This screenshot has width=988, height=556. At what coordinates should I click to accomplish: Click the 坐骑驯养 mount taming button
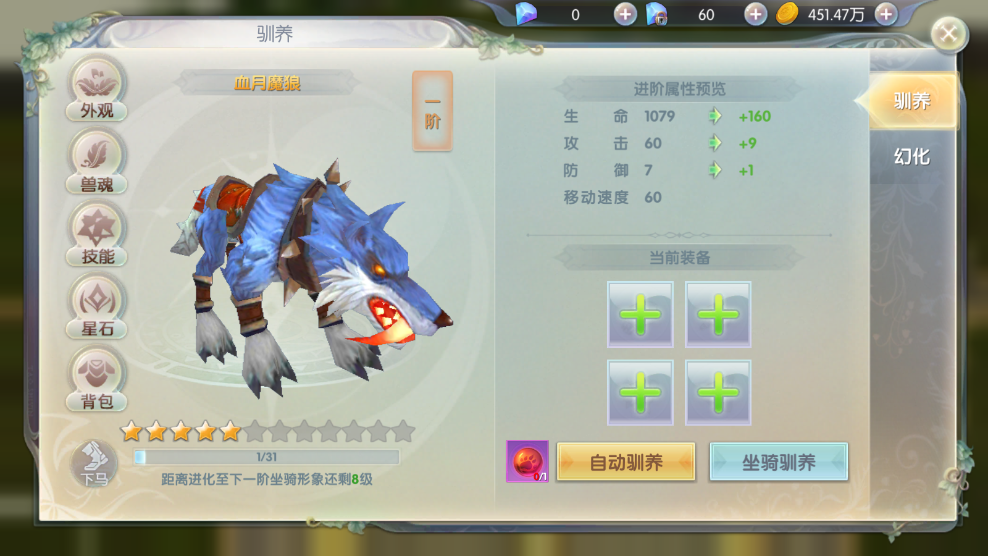click(x=778, y=462)
